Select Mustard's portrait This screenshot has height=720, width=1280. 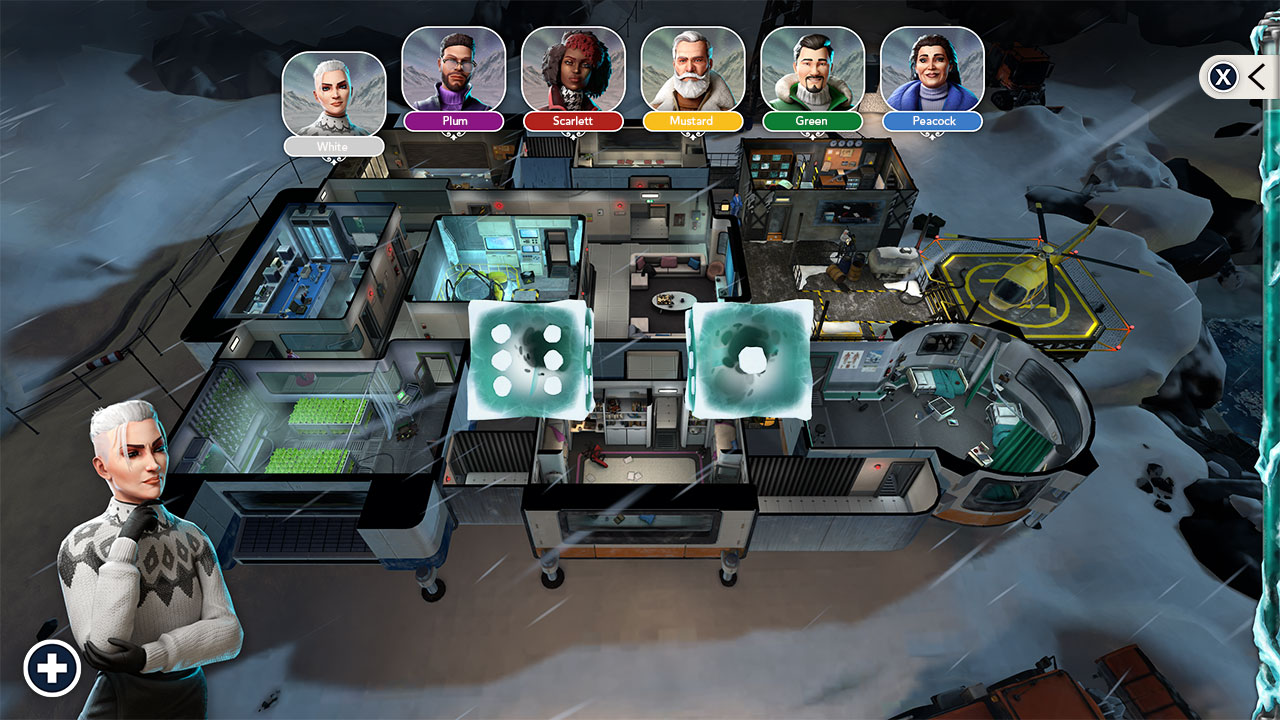click(x=692, y=69)
